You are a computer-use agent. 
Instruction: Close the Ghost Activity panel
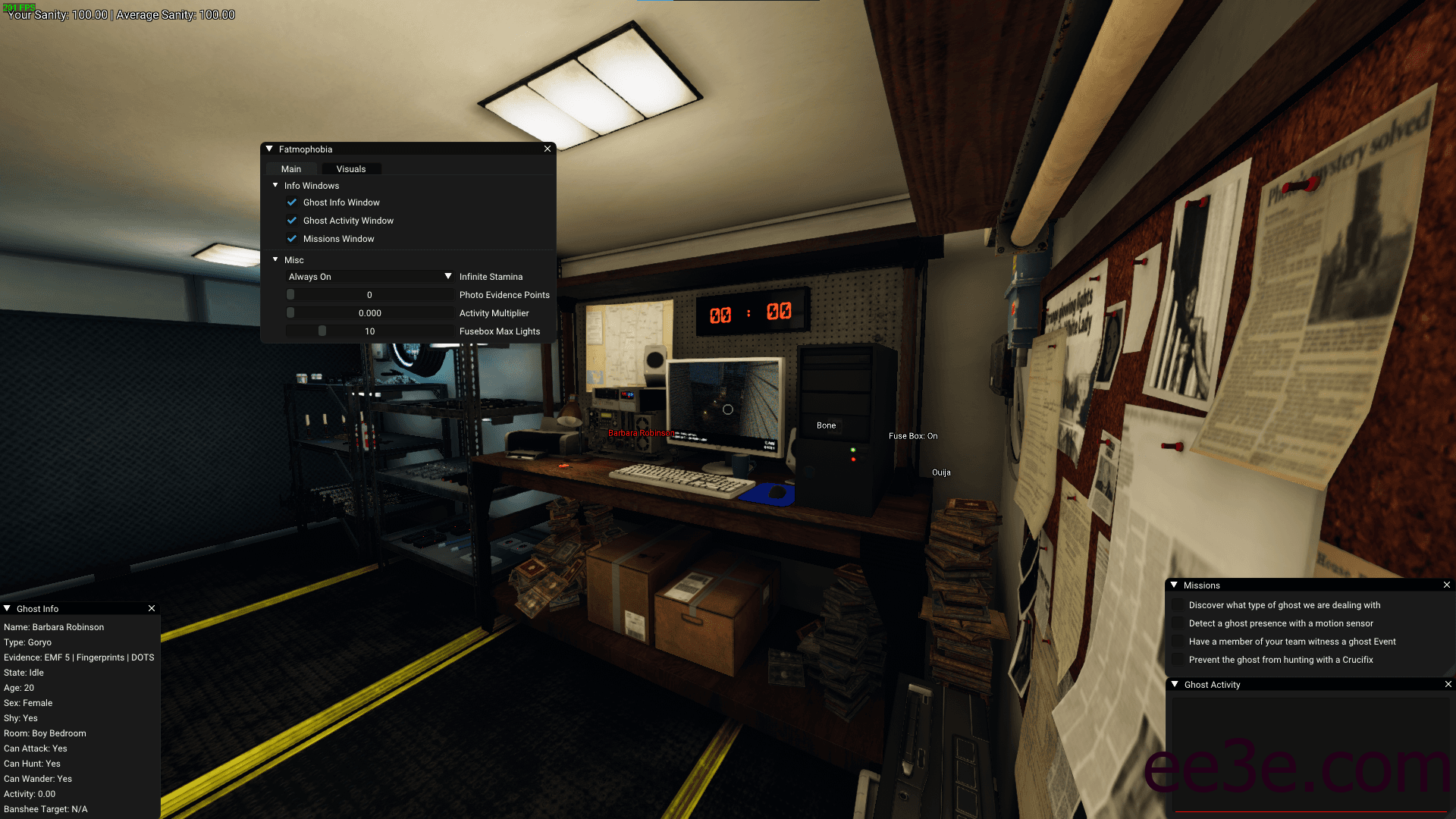(1448, 685)
